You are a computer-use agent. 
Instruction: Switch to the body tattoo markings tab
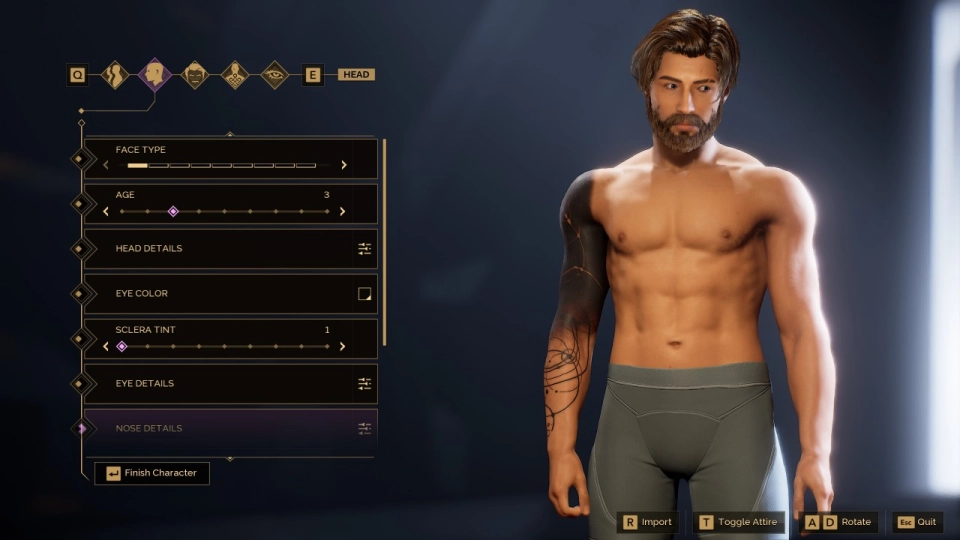click(x=235, y=75)
